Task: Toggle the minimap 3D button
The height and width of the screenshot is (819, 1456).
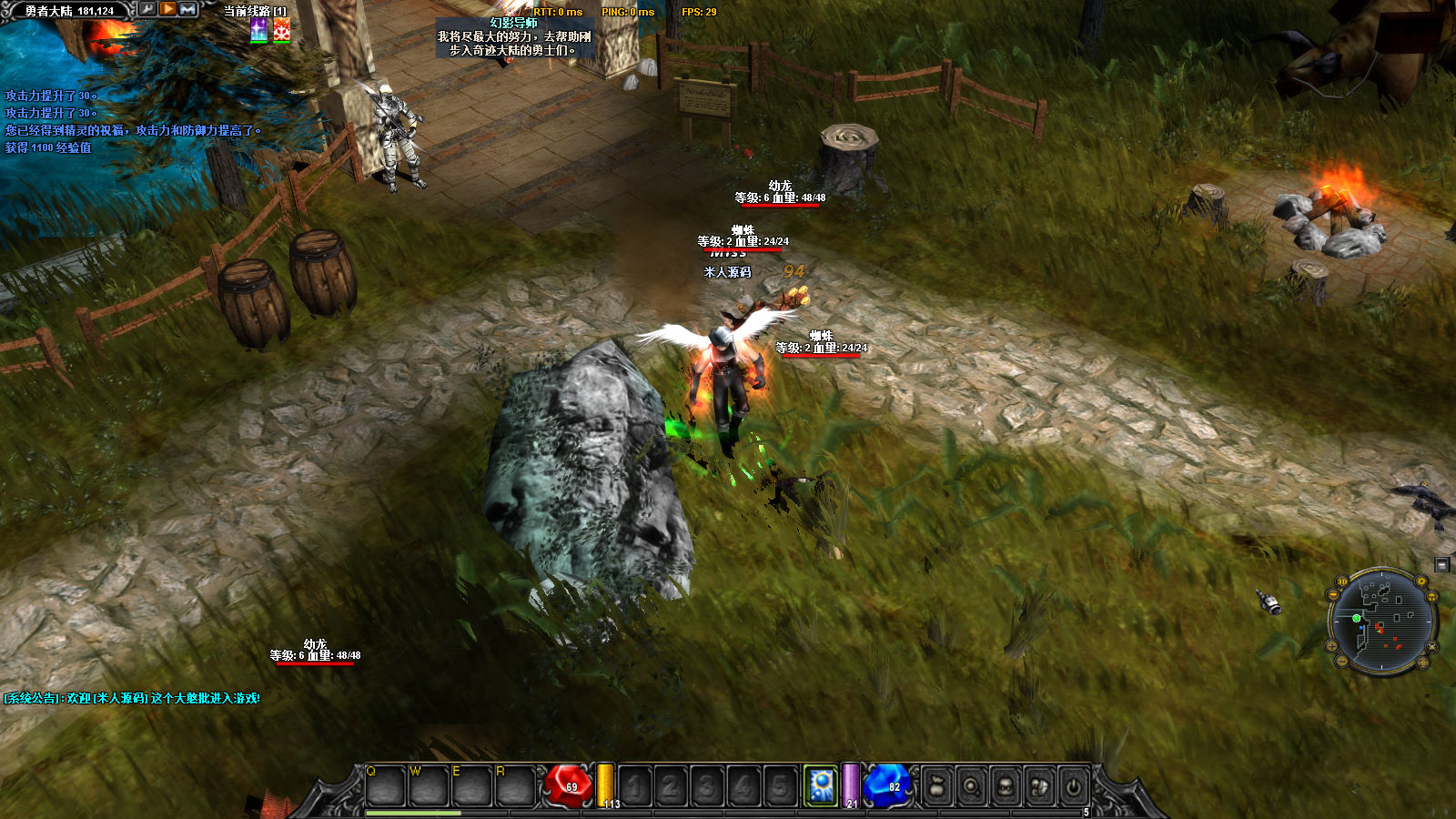Action: pyautogui.click(x=1342, y=581)
